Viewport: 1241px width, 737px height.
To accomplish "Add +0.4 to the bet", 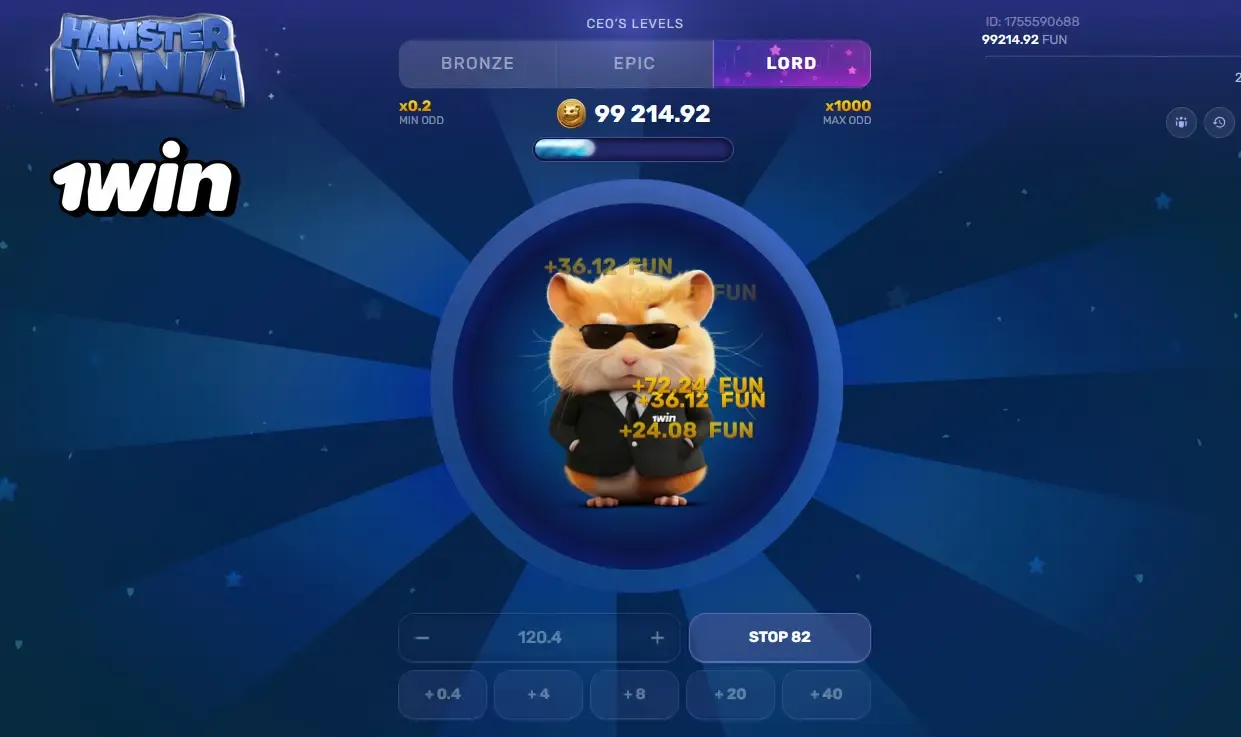I will pos(442,694).
